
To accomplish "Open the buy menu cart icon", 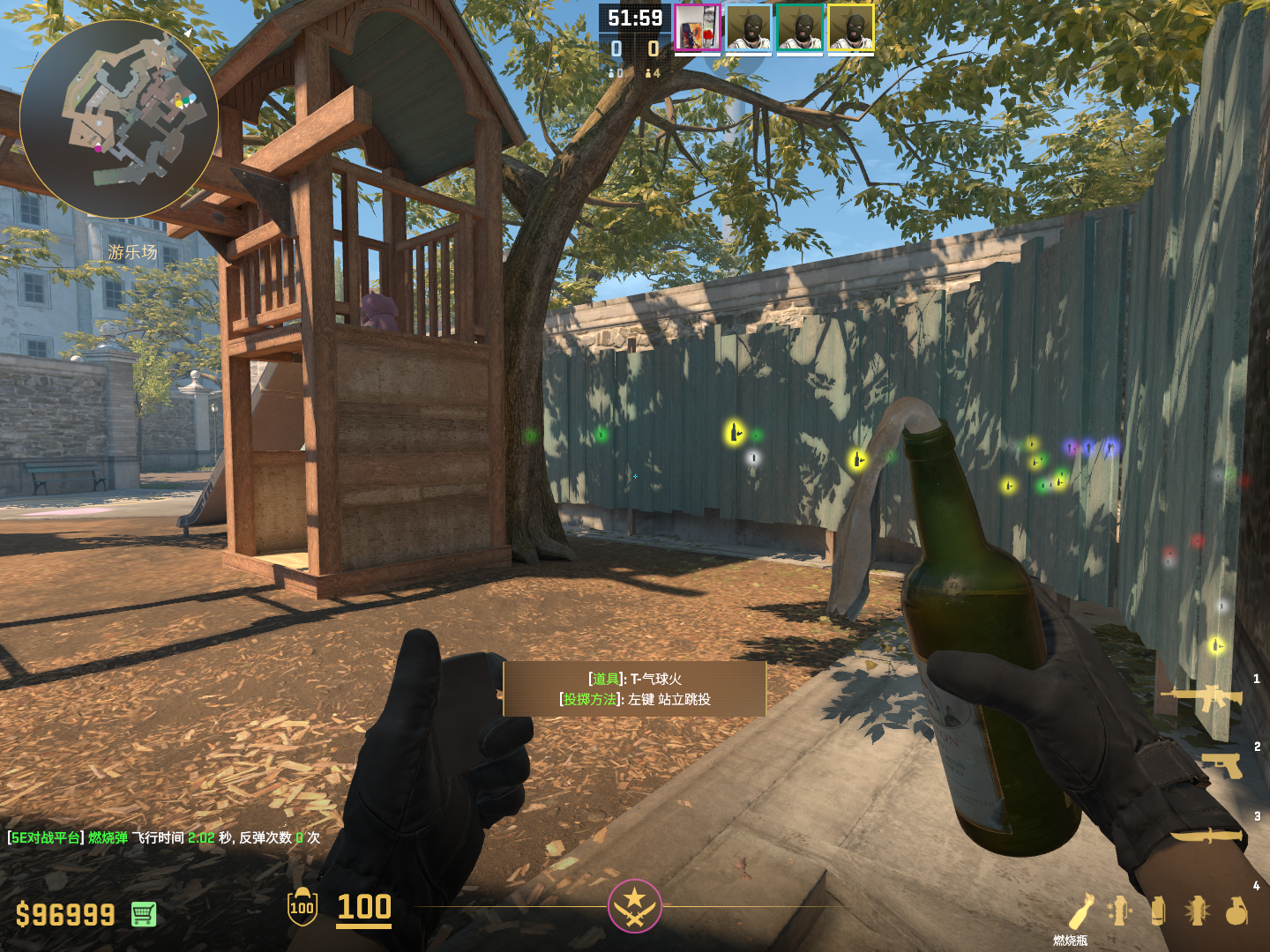I will (x=144, y=914).
